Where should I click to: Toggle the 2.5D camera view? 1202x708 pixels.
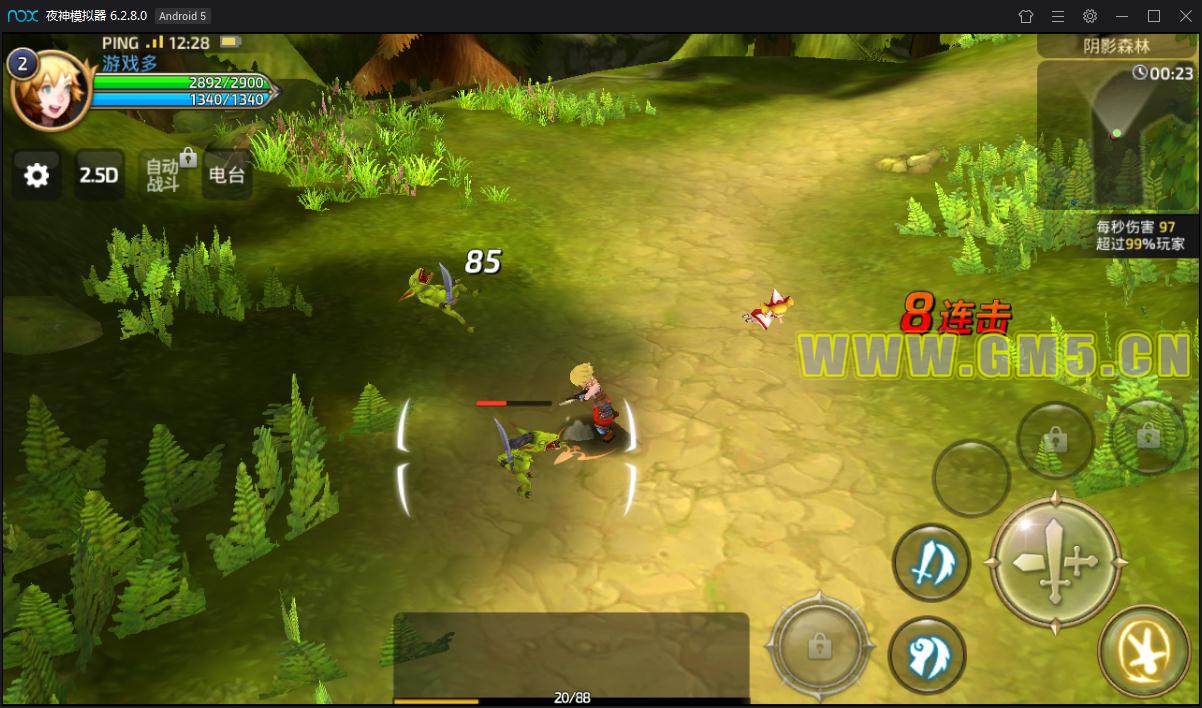pos(99,176)
